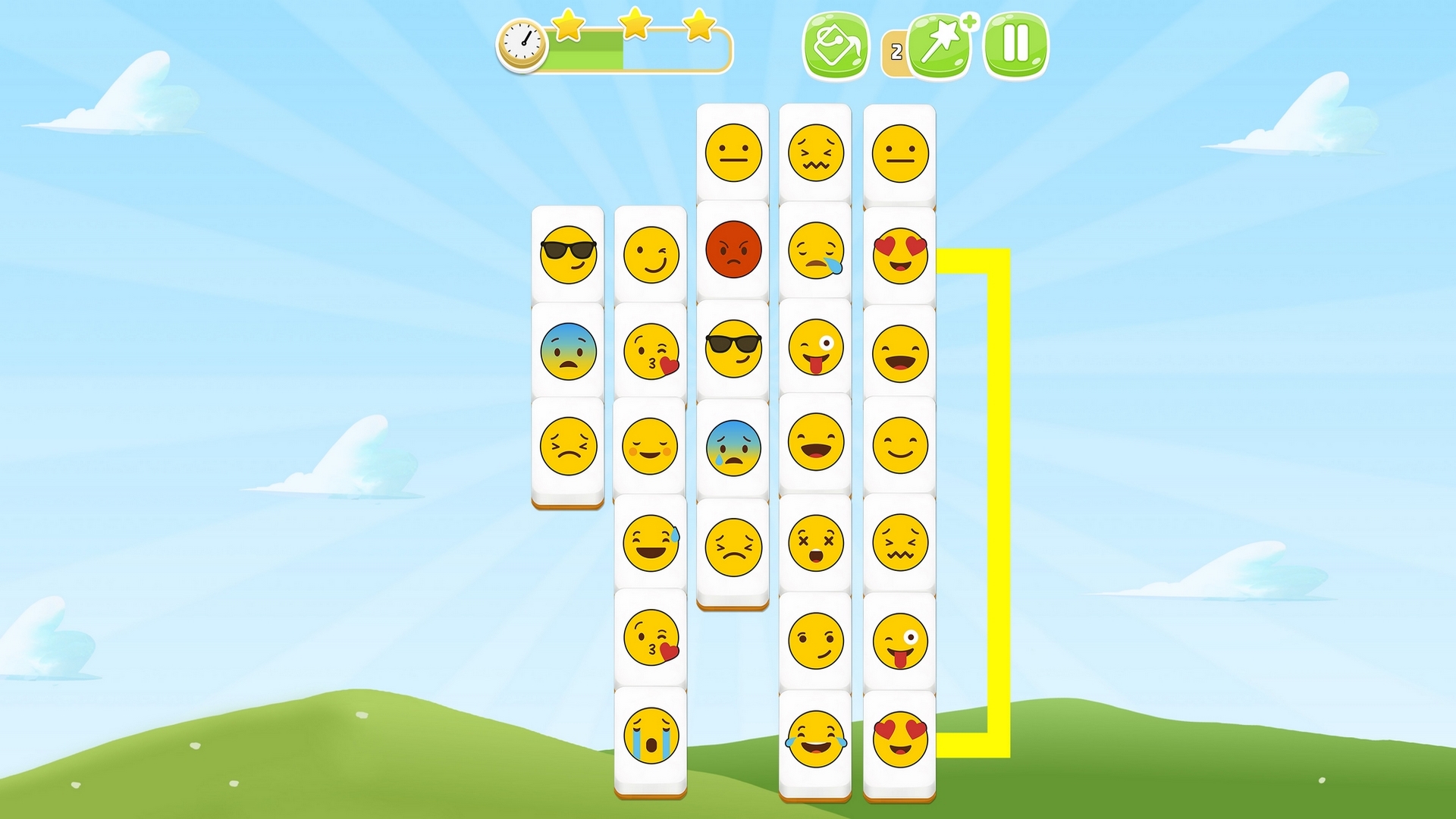
Task: Click the confounded emoji in the top row
Action: [817, 152]
